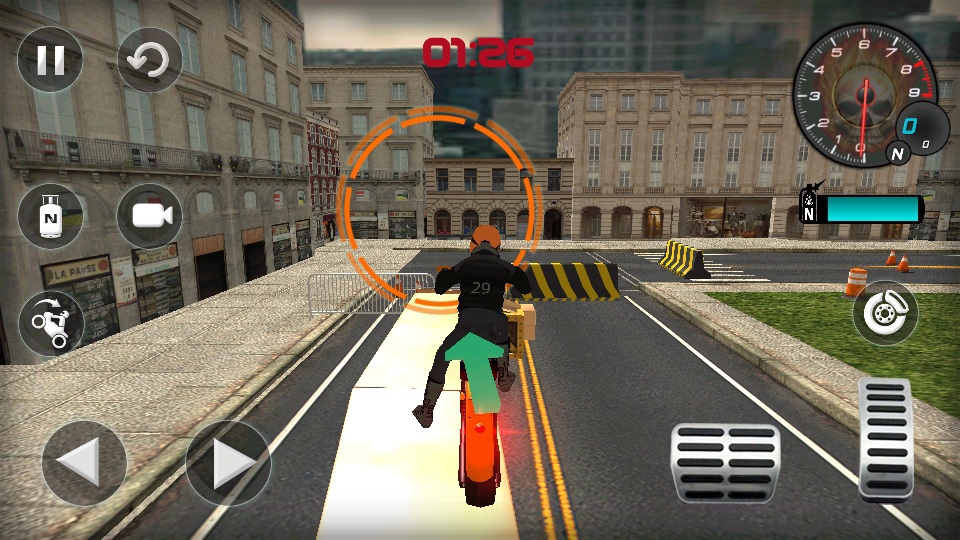The width and height of the screenshot is (960, 540).
Task: Switch the camera view
Action: [x=150, y=216]
